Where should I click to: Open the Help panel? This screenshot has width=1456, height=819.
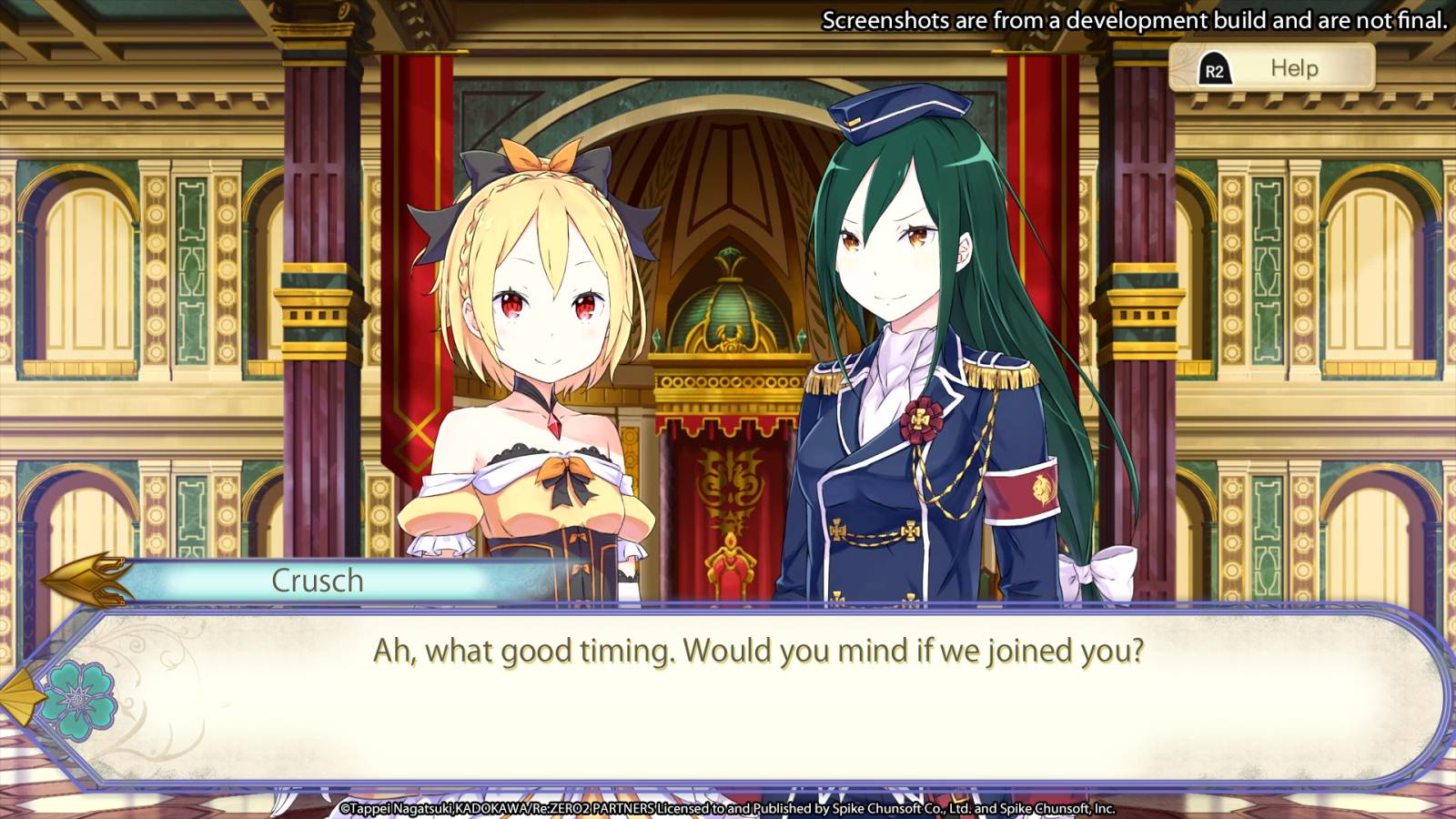[1270, 68]
